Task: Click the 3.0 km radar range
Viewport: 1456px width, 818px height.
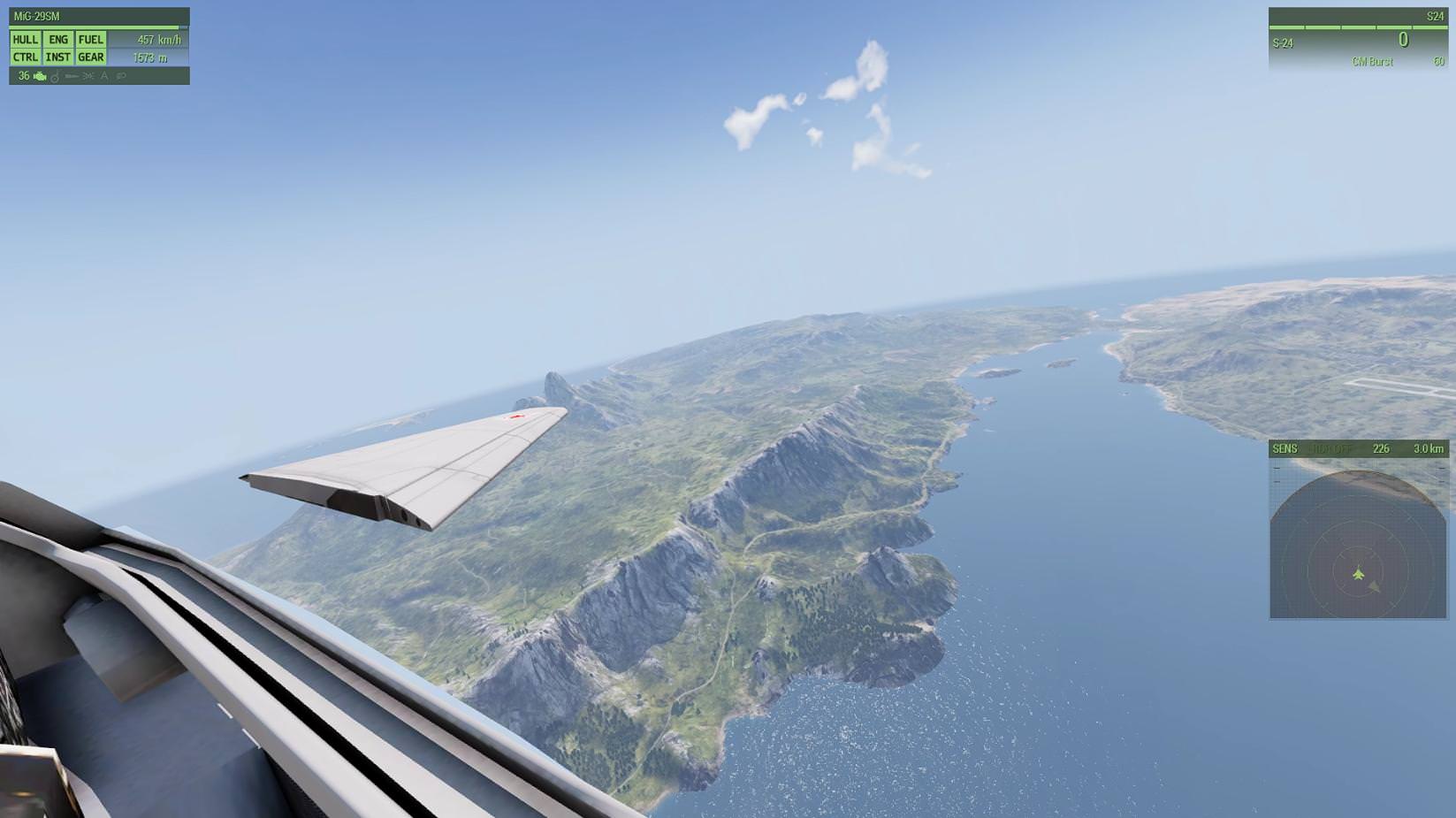Action: tap(1428, 449)
